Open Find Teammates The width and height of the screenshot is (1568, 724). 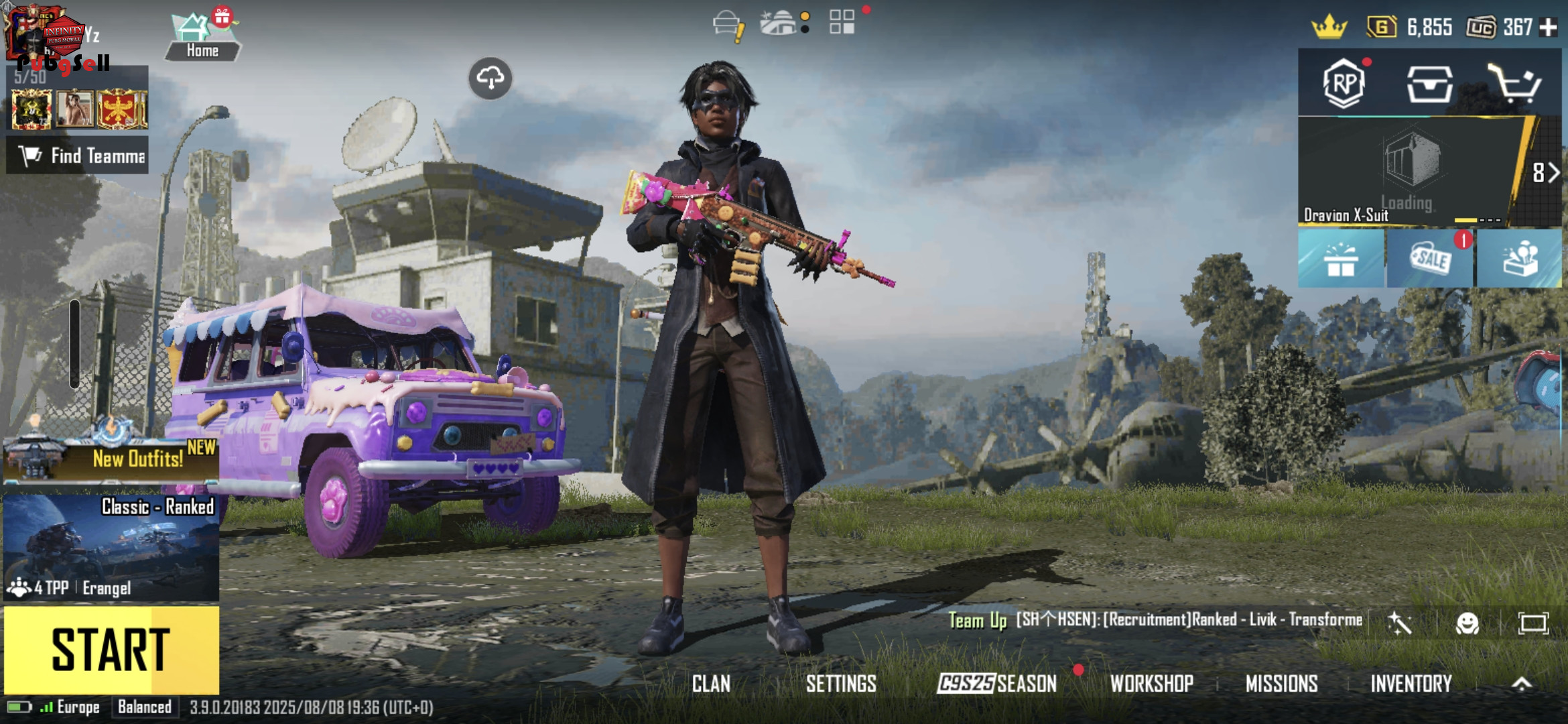[x=78, y=156]
